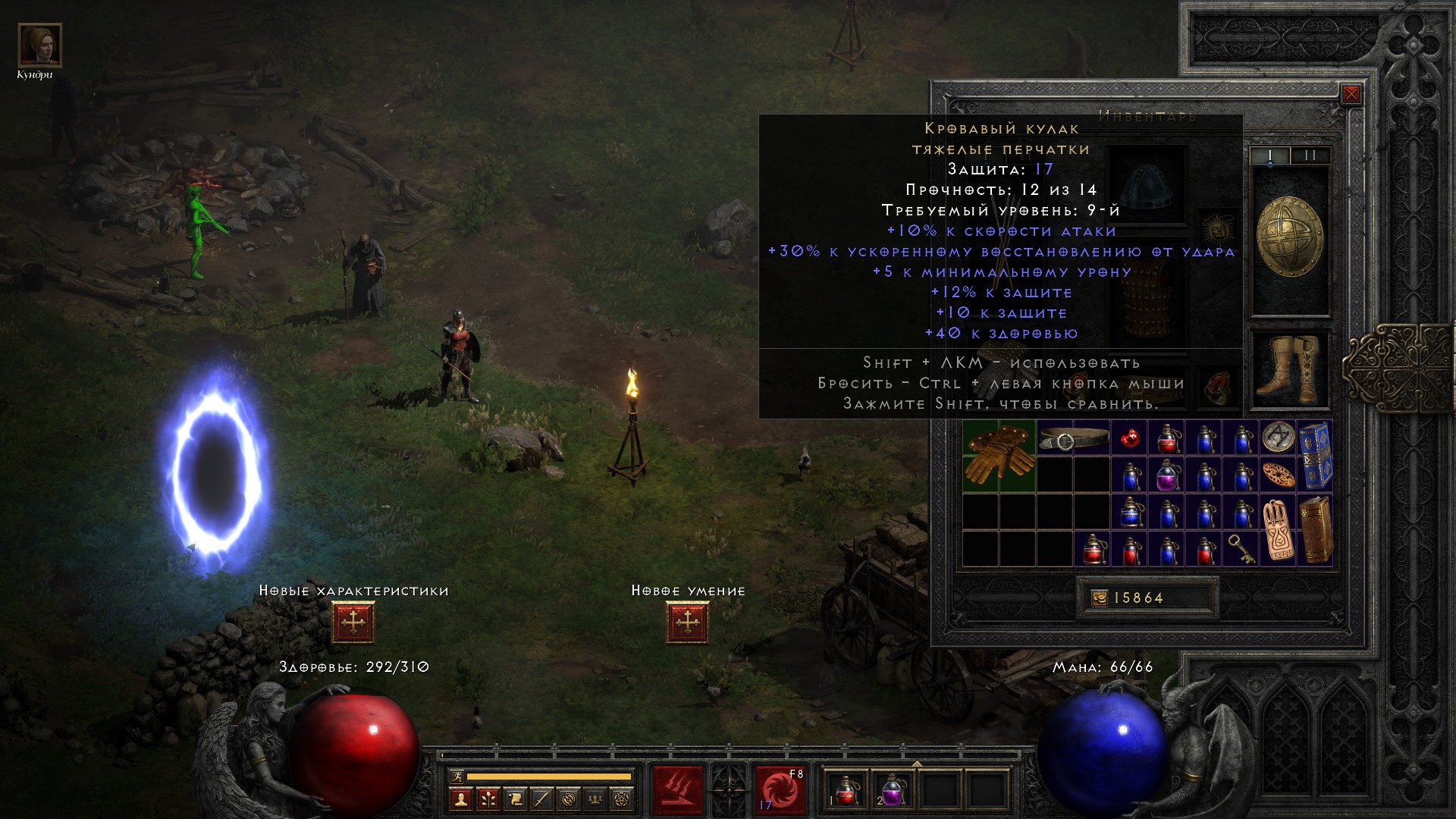Open new skill point button
This screenshot has height=819, width=1456.
coord(687,623)
